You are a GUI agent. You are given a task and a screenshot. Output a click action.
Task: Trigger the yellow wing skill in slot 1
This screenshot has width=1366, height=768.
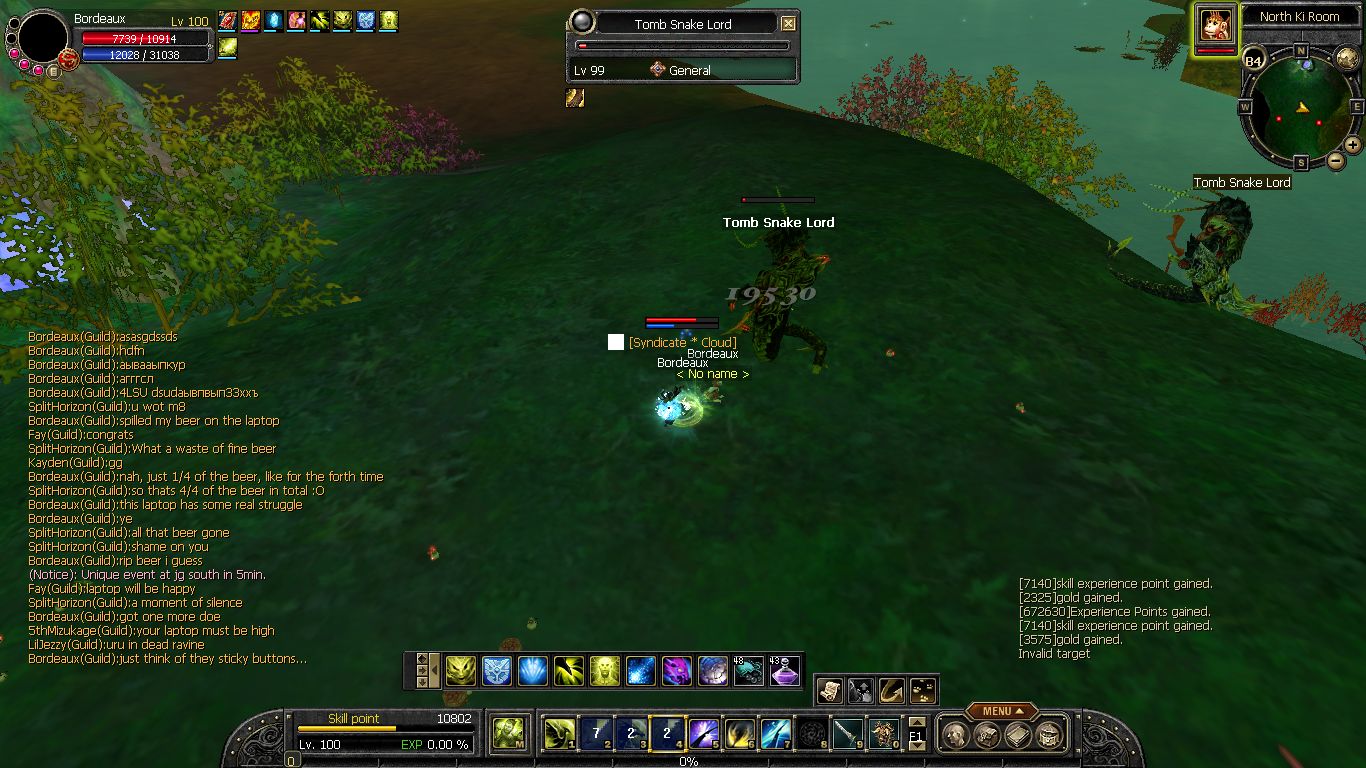pyautogui.click(x=560, y=735)
